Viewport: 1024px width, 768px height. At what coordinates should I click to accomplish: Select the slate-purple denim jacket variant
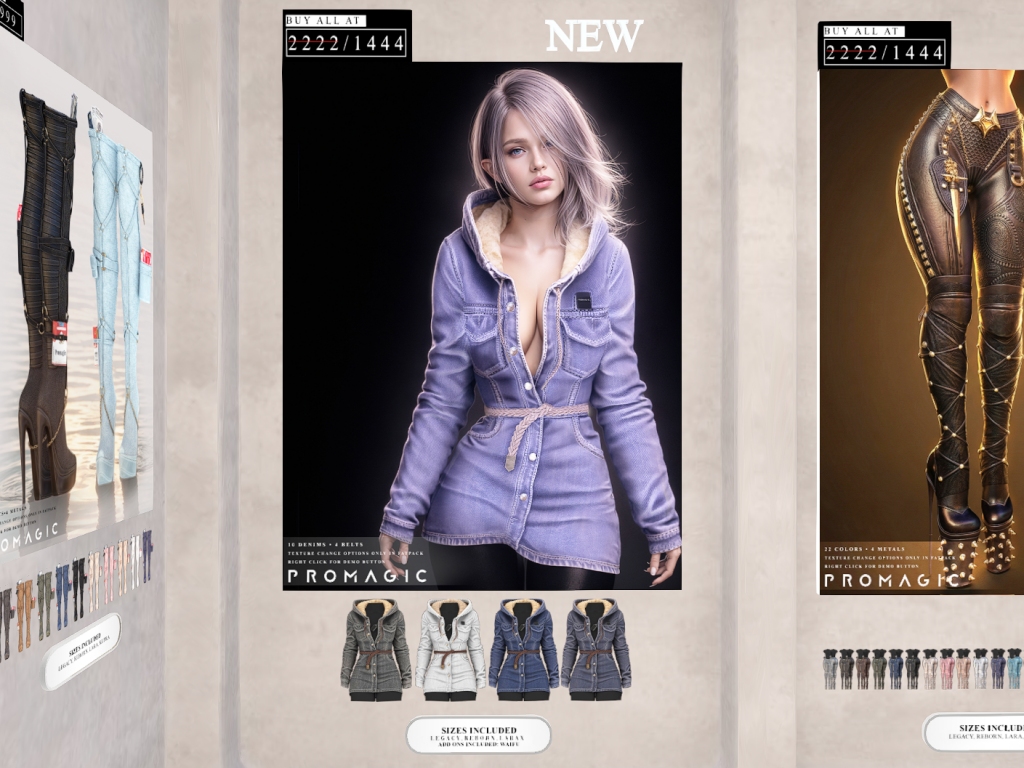point(596,647)
